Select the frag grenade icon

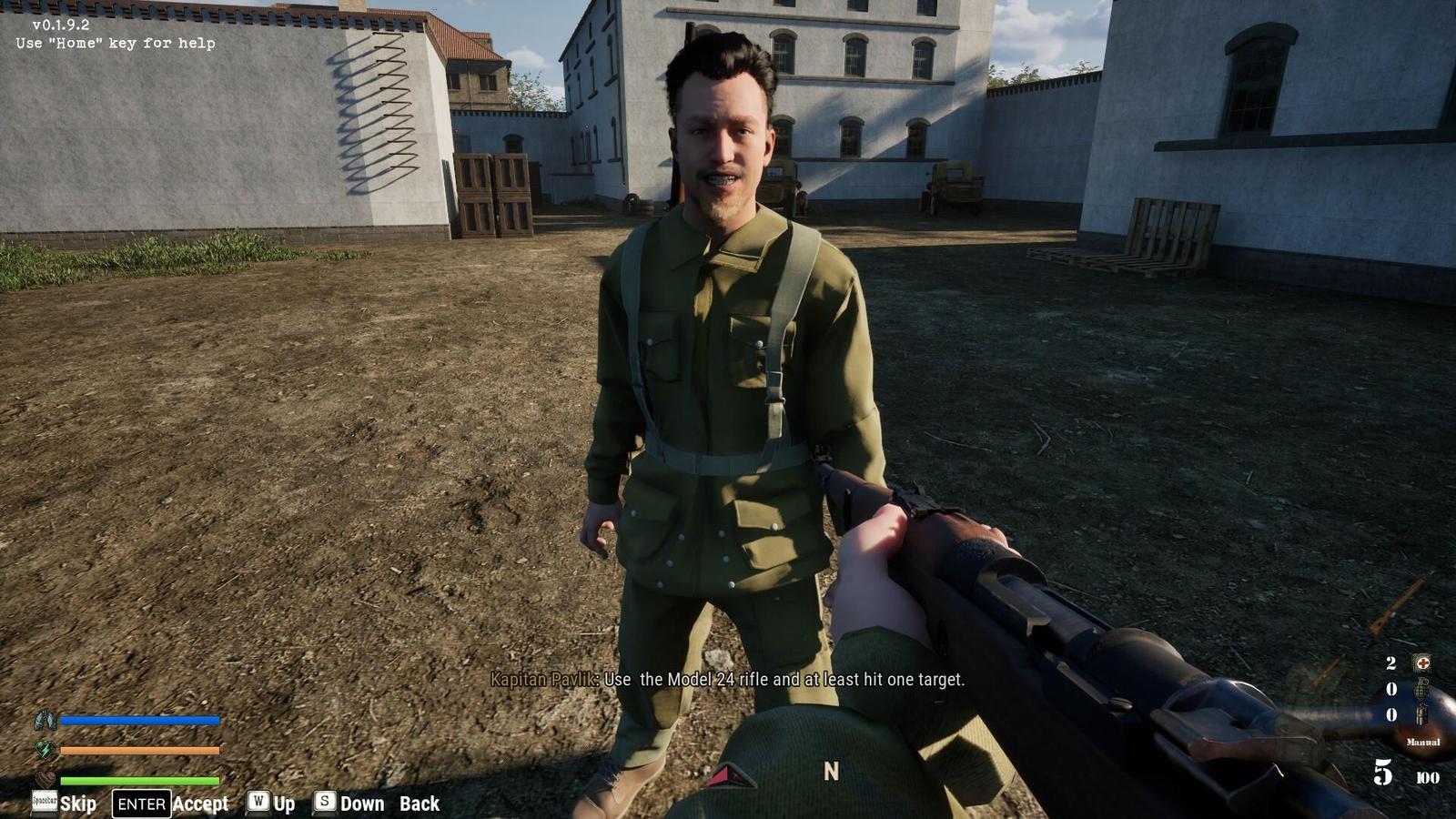[x=1422, y=688]
